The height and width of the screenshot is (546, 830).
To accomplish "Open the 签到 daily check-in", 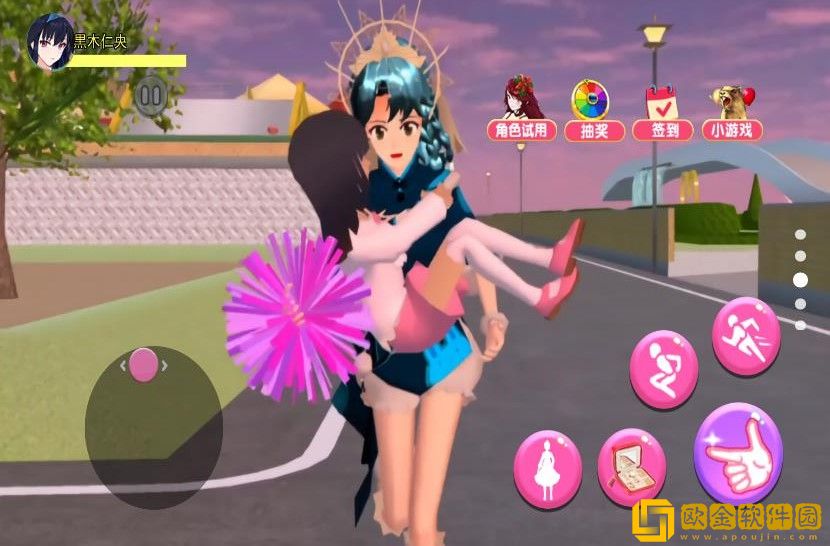I will pos(662,109).
